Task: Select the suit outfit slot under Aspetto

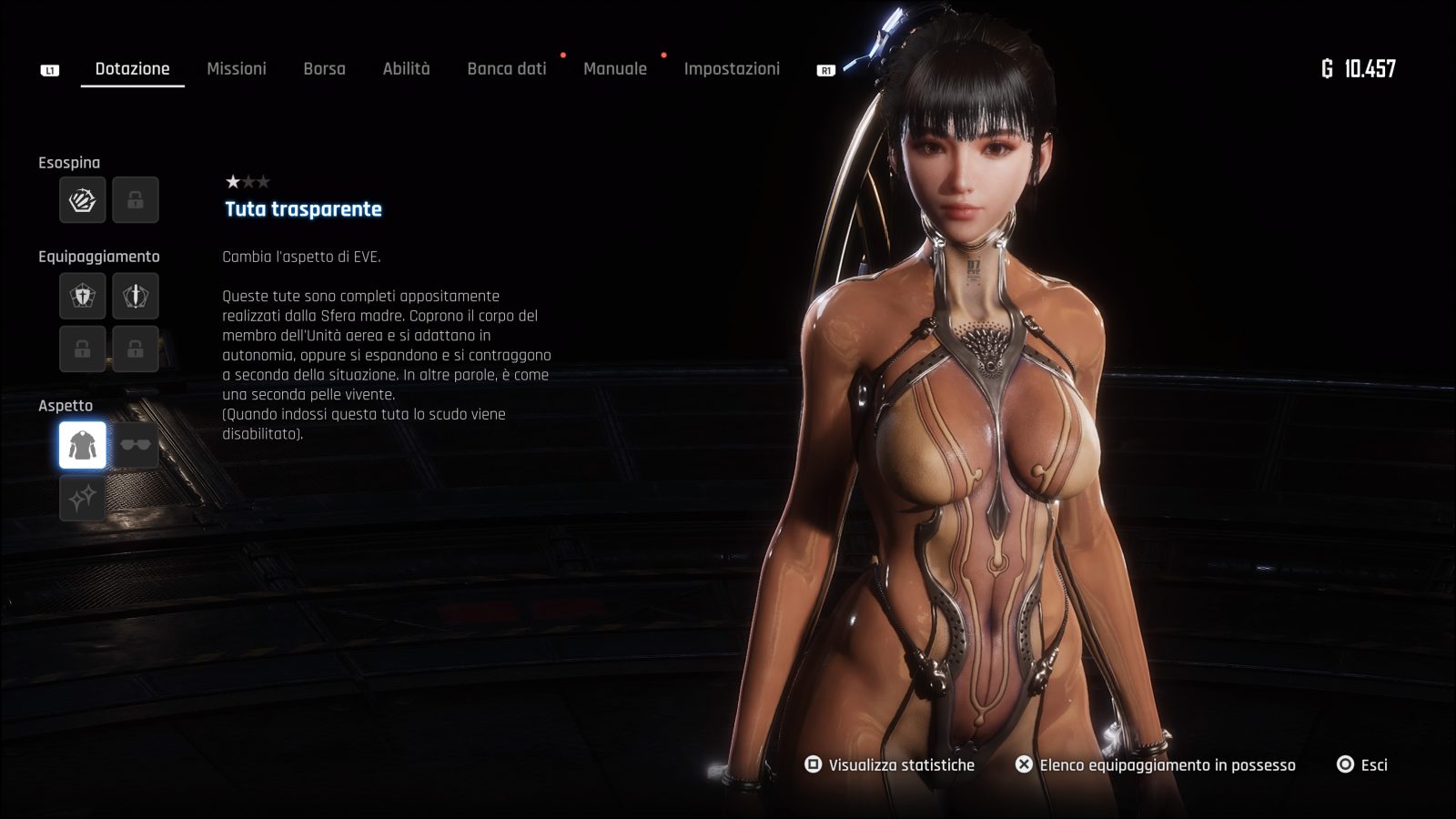Action: pos(83,445)
